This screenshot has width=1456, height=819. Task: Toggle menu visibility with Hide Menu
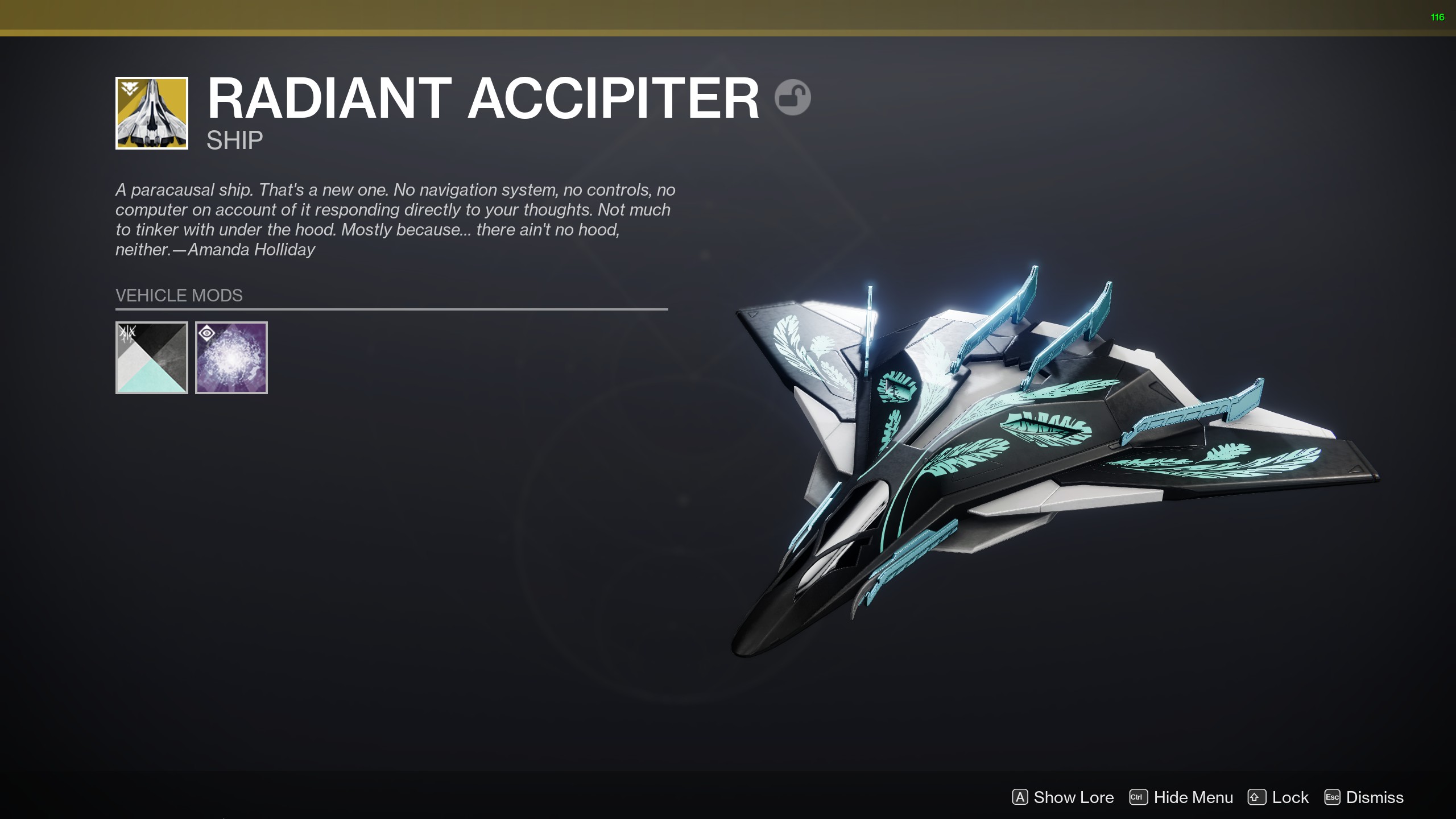[x=1194, y=797]
